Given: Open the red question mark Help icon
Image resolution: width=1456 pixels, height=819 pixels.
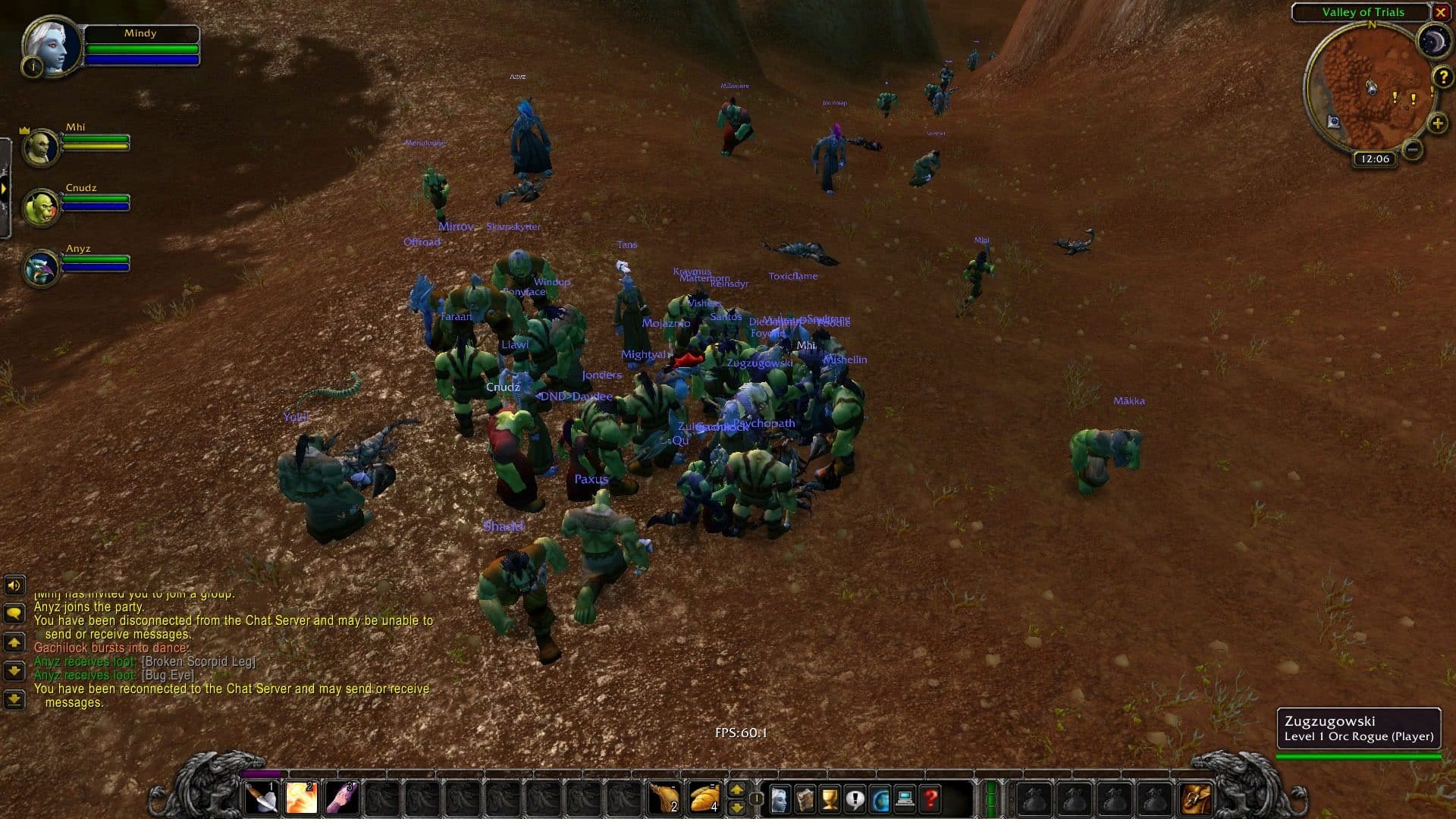Looking at the screenshot, I should pos(930,798).
